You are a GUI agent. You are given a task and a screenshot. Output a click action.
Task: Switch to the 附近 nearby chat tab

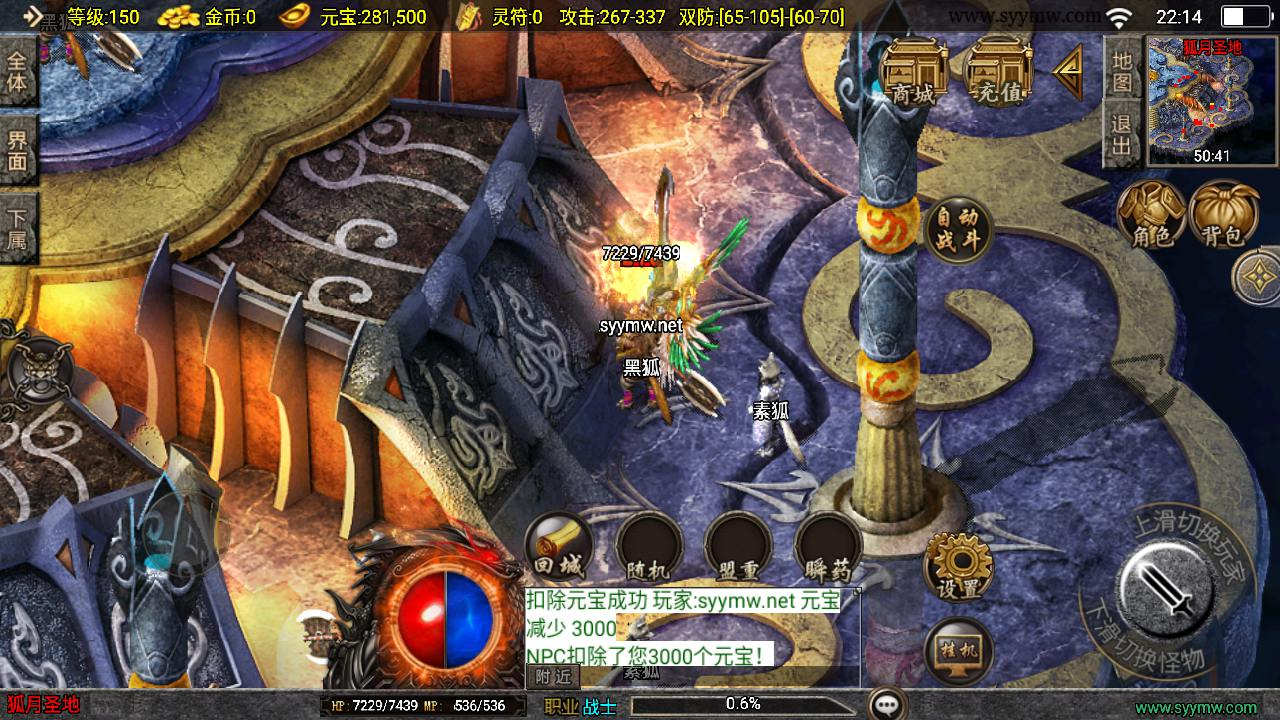click(x=552, y=677)
